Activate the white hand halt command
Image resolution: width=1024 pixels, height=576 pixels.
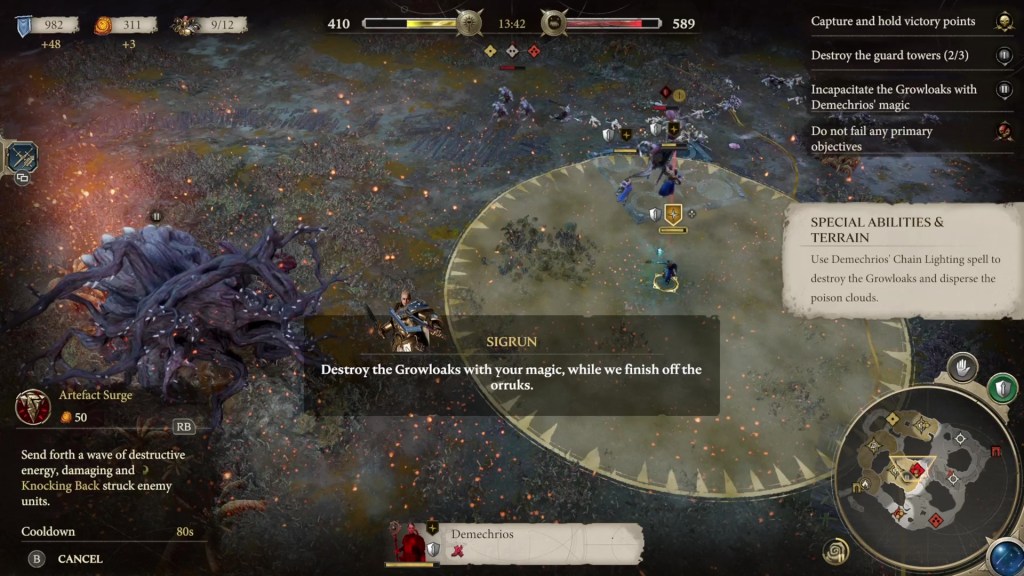962,367
